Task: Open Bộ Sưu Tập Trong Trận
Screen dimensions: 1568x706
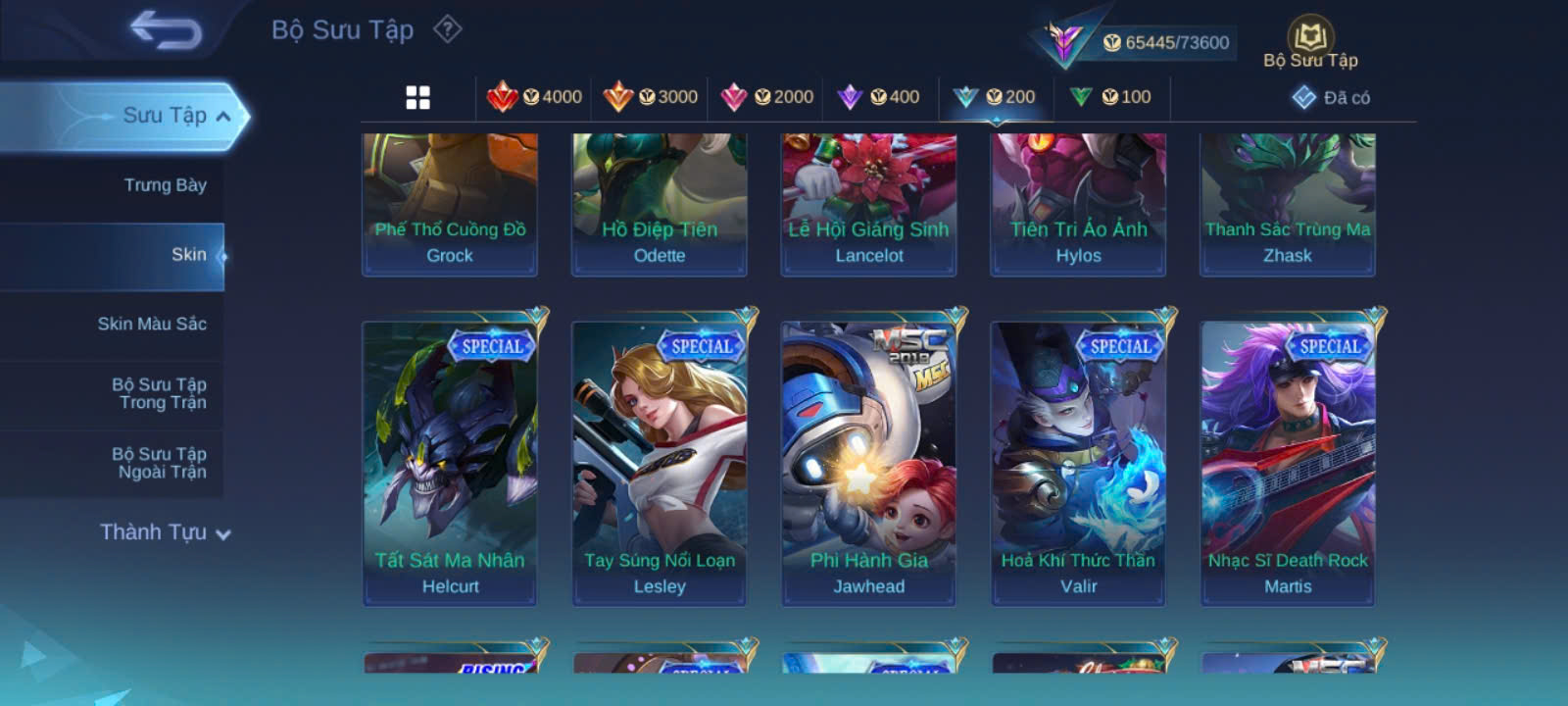Action: pos(159,393)
